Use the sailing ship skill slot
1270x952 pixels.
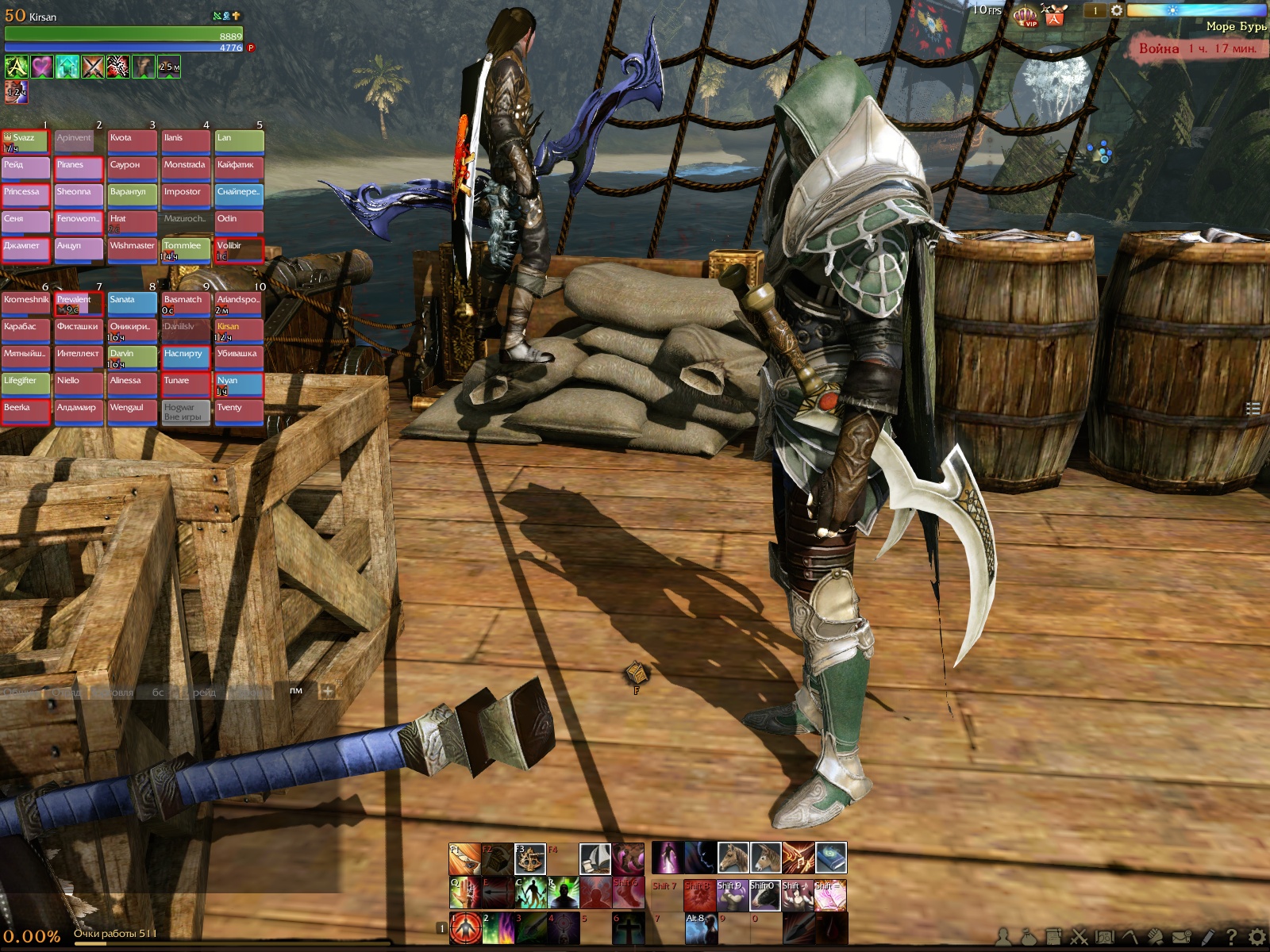click(595, 858)
